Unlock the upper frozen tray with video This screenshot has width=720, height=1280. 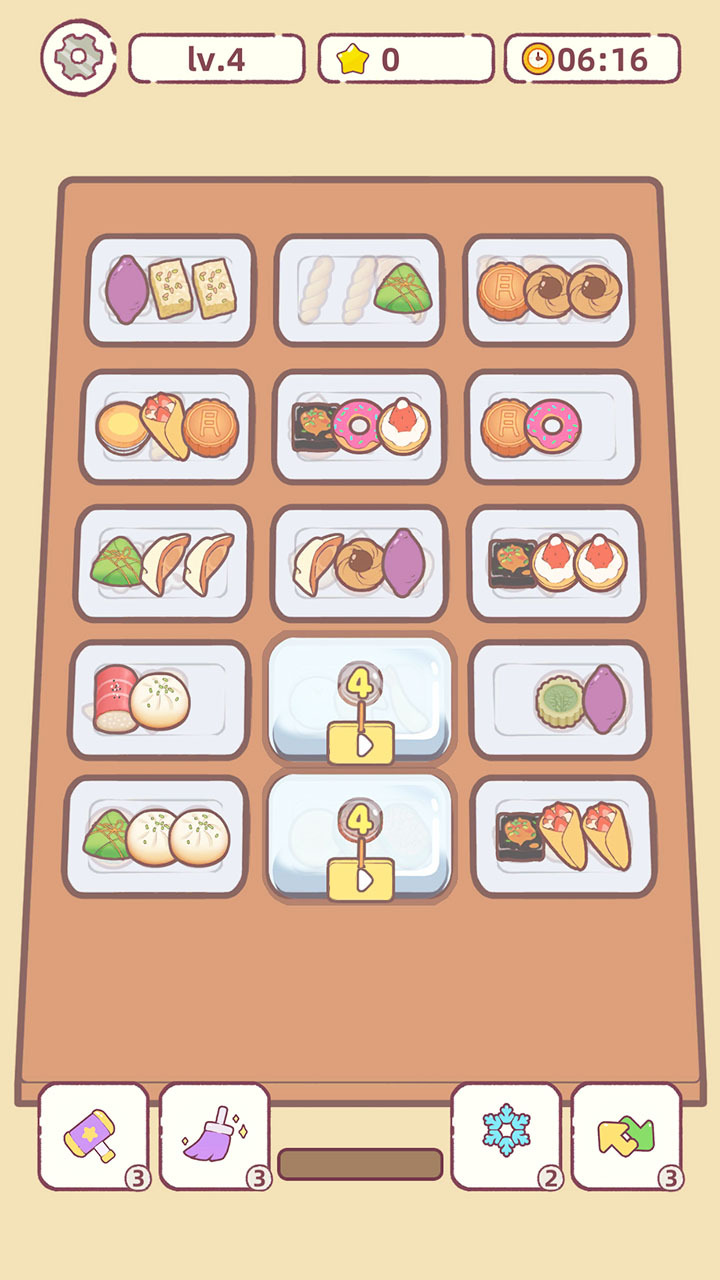point(360,745)
